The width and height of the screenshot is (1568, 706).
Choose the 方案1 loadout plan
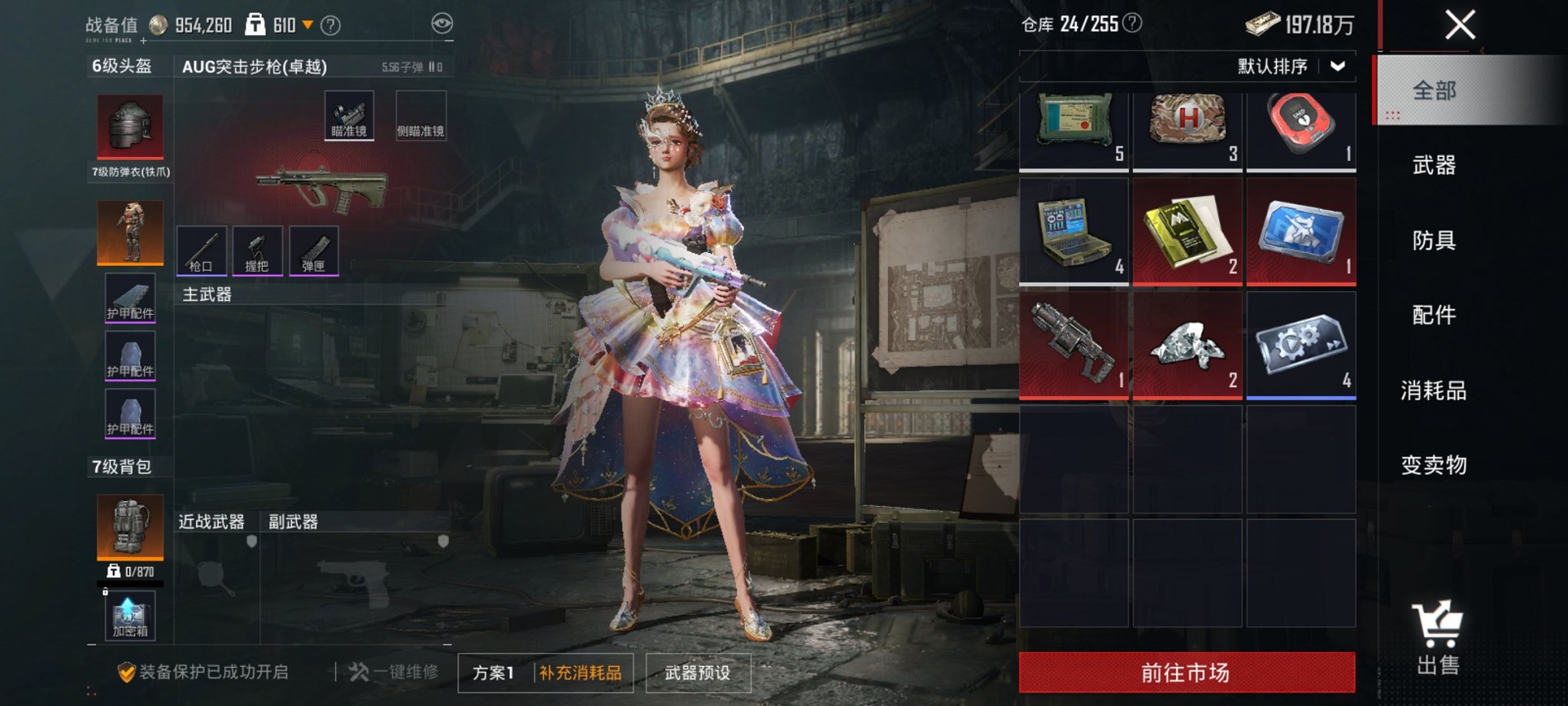493,673
